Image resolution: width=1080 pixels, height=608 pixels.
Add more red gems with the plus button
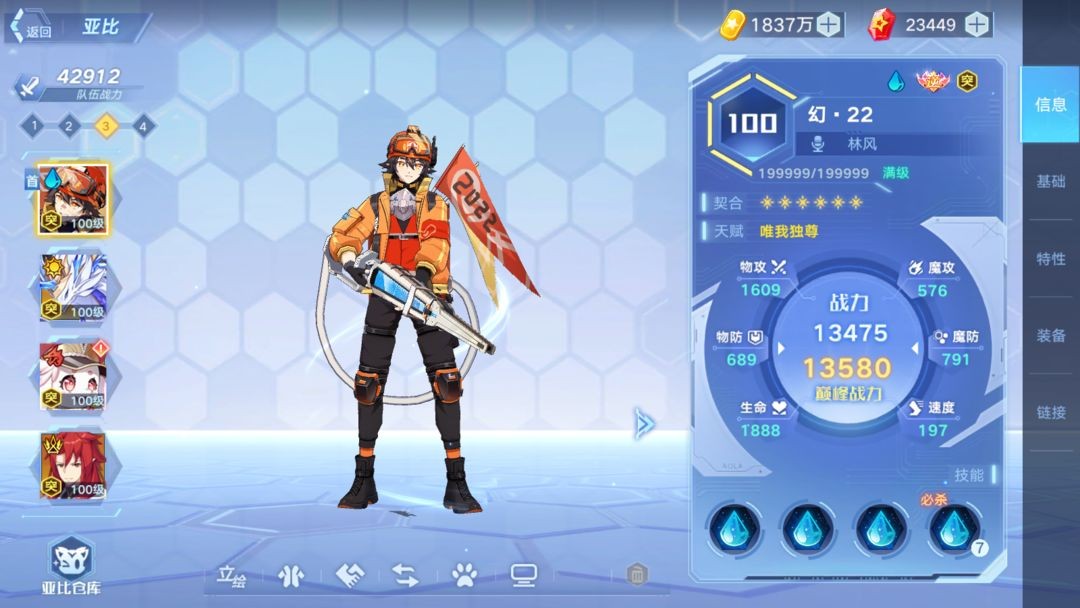point(977,24)
